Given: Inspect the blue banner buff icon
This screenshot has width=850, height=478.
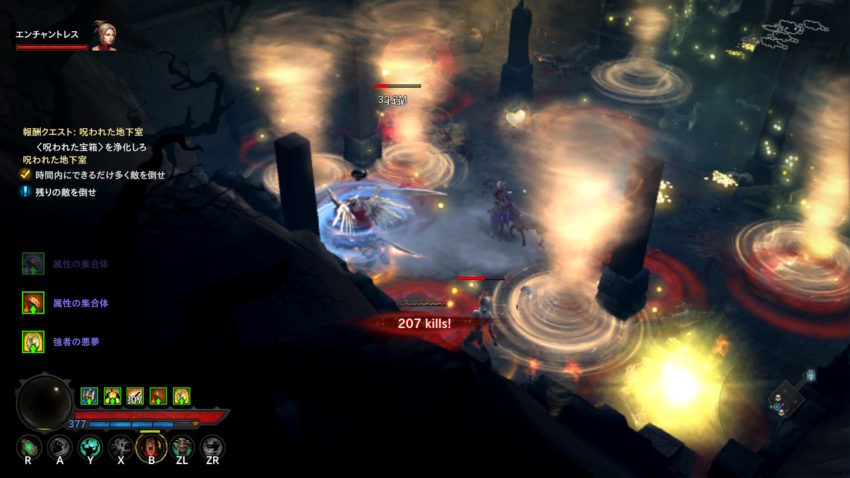Looking at the screenshot, I should click(89, 396).
